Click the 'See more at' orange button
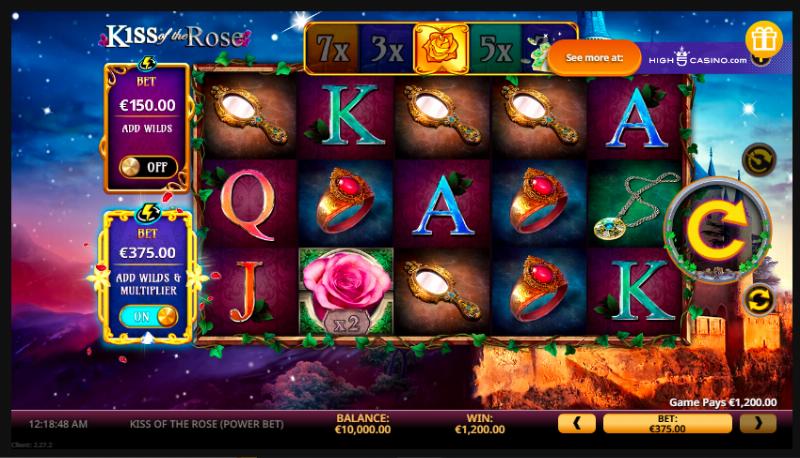This screenshot has width=800, height=458. tap(595, 58)
